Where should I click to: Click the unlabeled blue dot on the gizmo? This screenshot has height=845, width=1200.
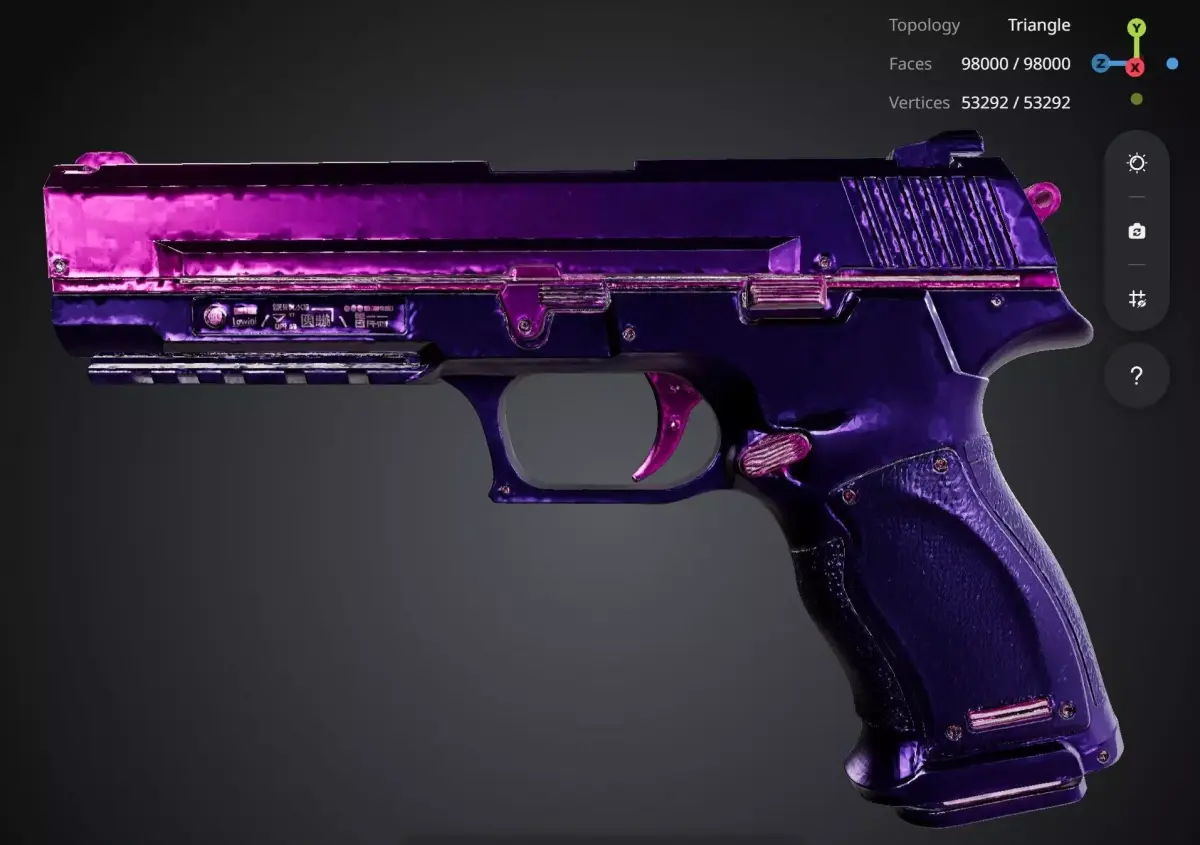click(x=1172, y=64)
